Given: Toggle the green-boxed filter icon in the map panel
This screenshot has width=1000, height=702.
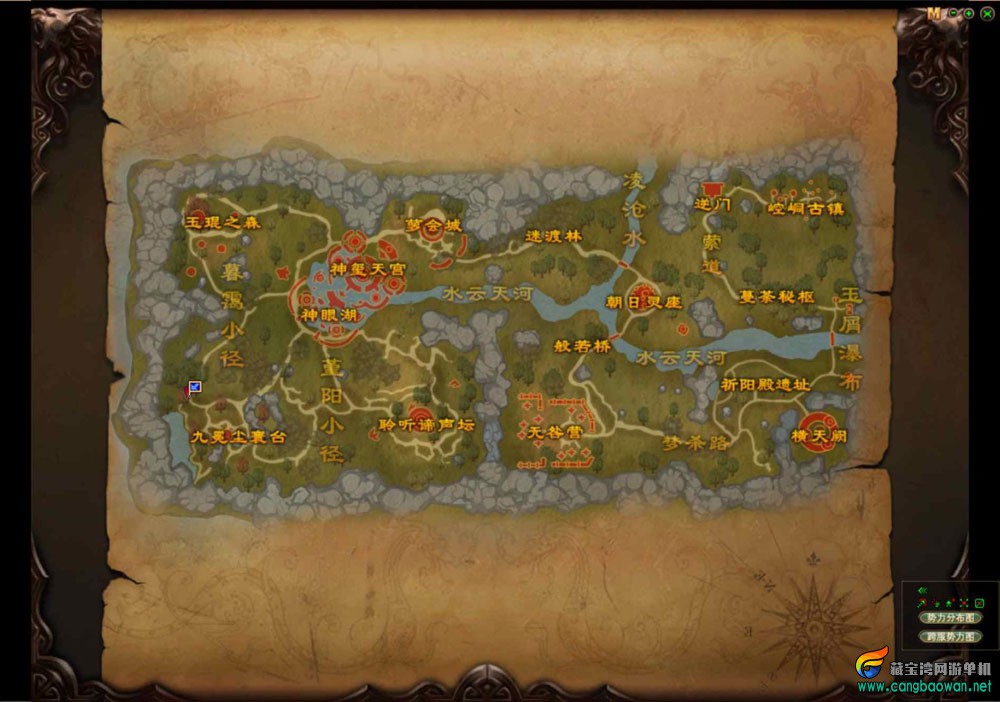Looking at the screenshot, I should 980,604.
